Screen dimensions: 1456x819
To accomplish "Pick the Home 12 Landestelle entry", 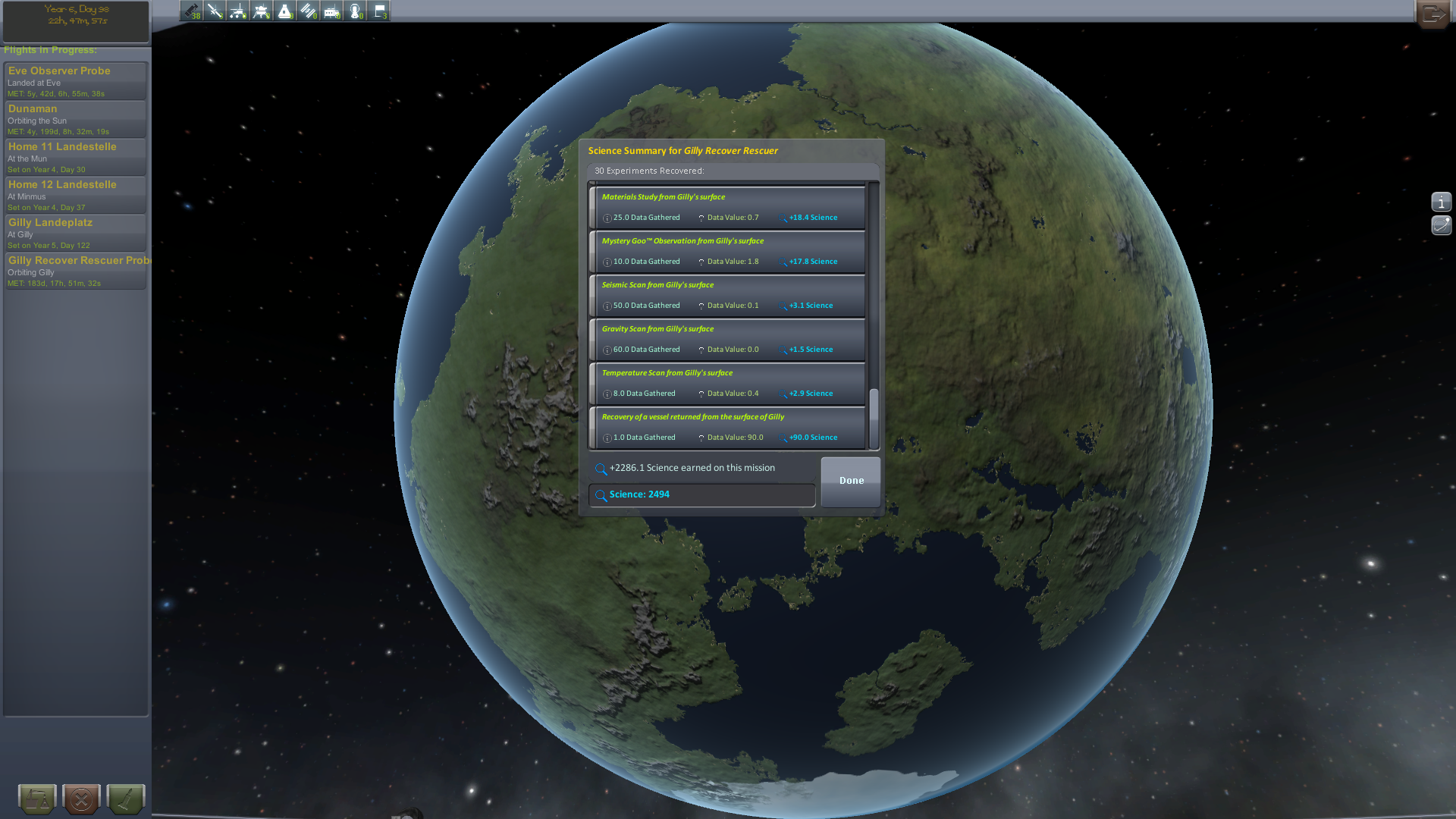I will point(75,195).
